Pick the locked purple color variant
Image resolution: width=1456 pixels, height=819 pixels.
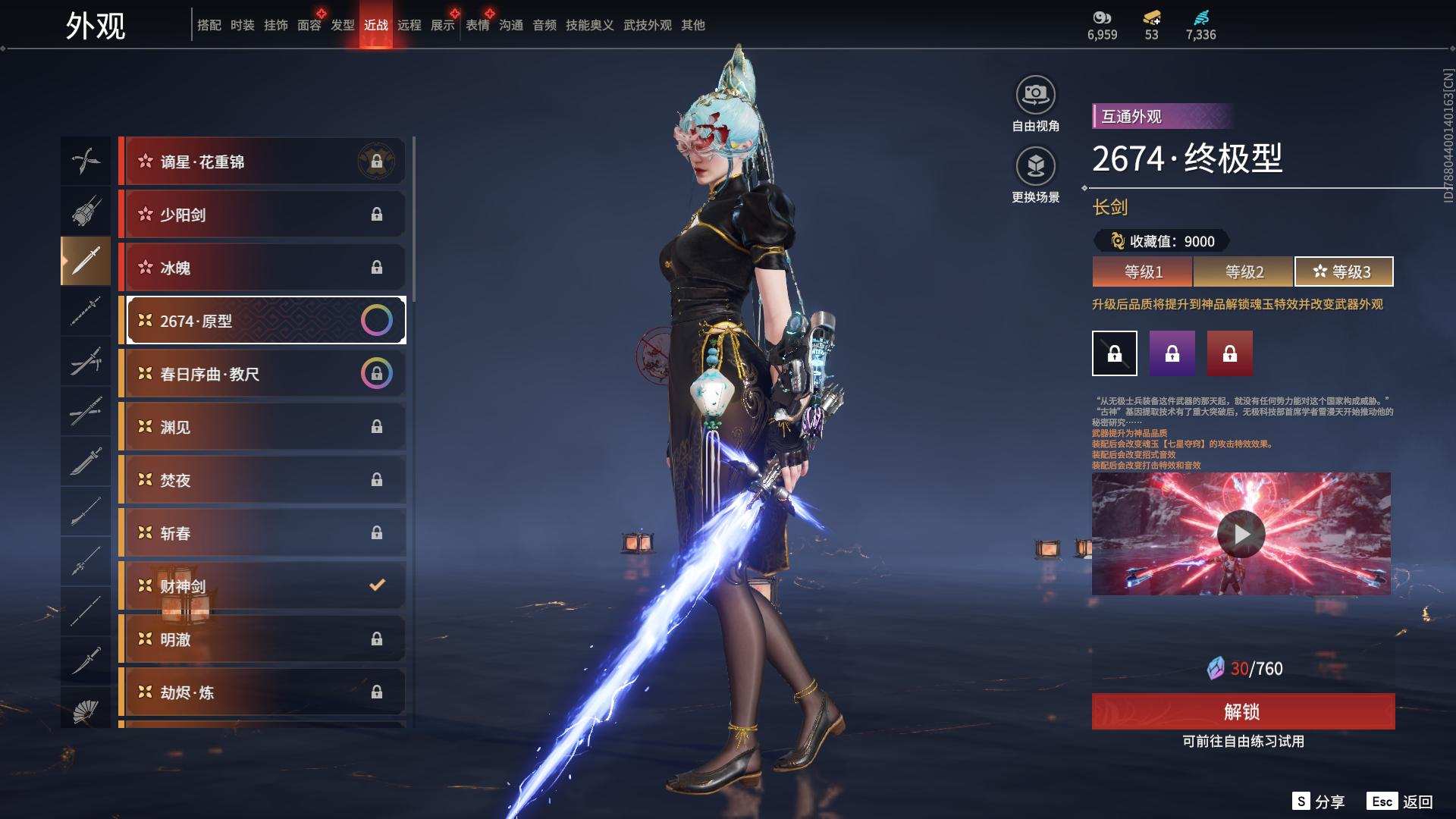1172,353
